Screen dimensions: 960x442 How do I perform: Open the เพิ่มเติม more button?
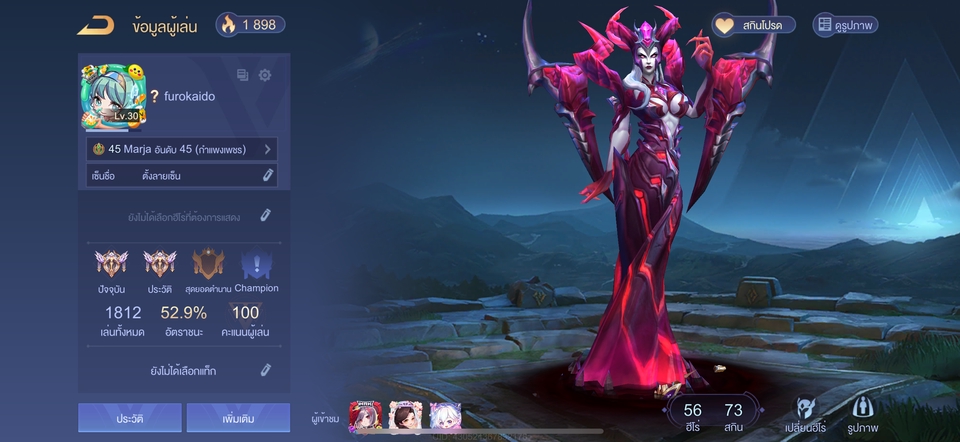(238, 417)
